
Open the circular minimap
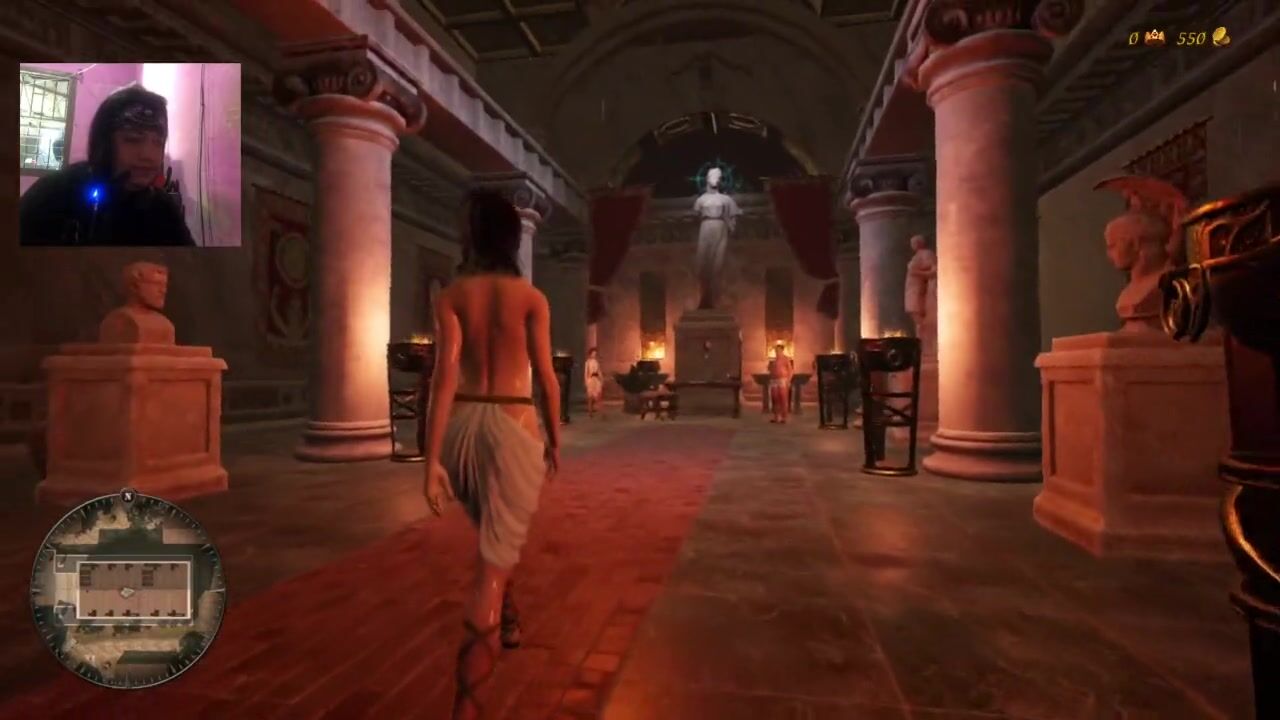coord(127,590)
